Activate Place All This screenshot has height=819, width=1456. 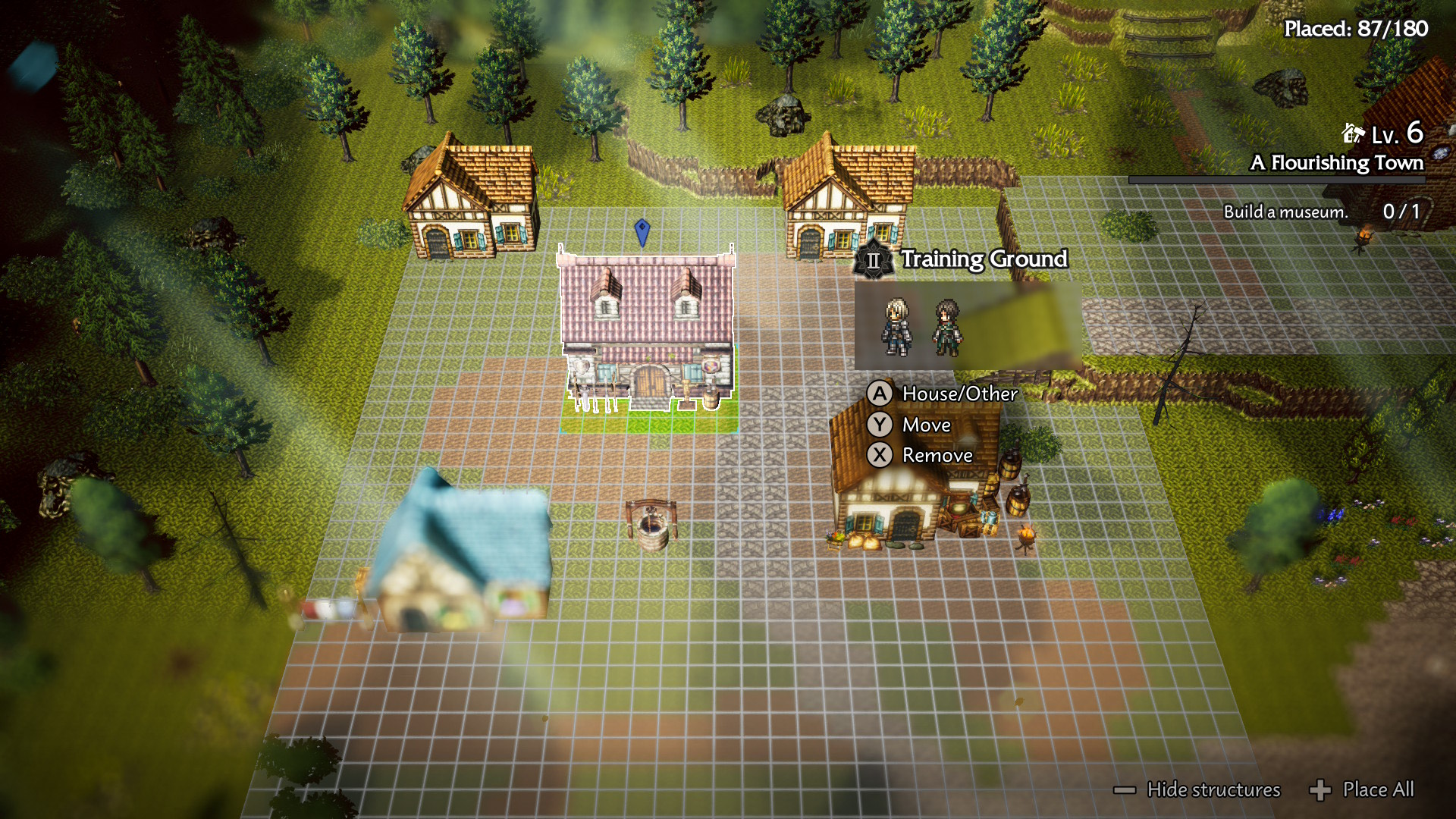click(1377, 790)
